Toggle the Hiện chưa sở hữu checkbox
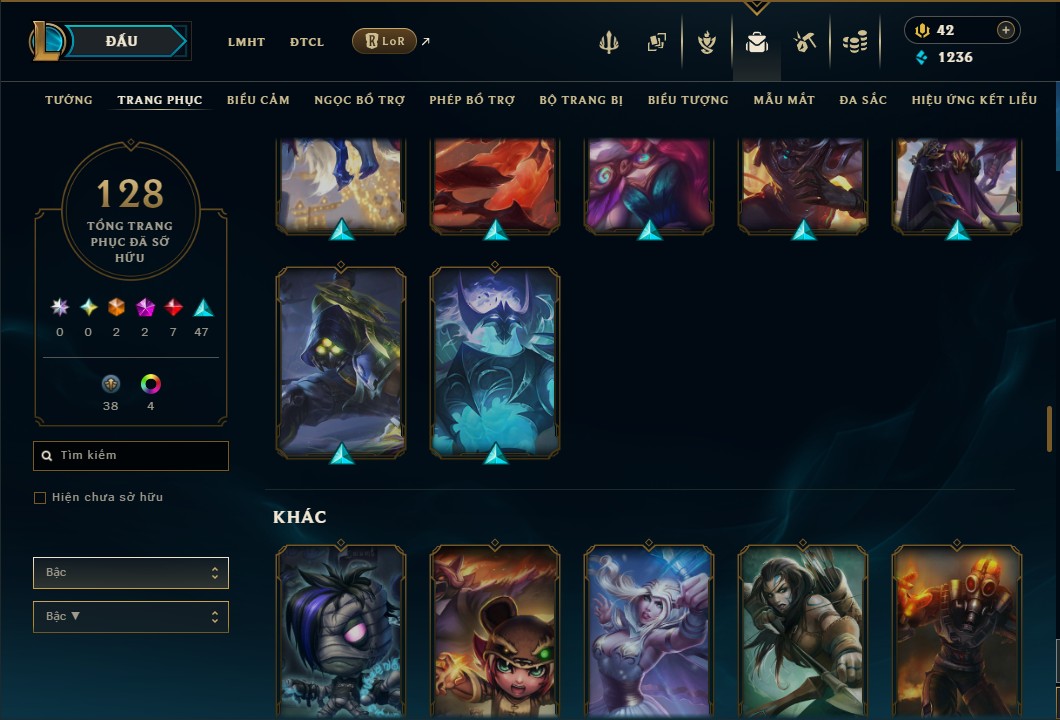Image resolution: width=1060 pixels, height=720 pixels. 40,498
